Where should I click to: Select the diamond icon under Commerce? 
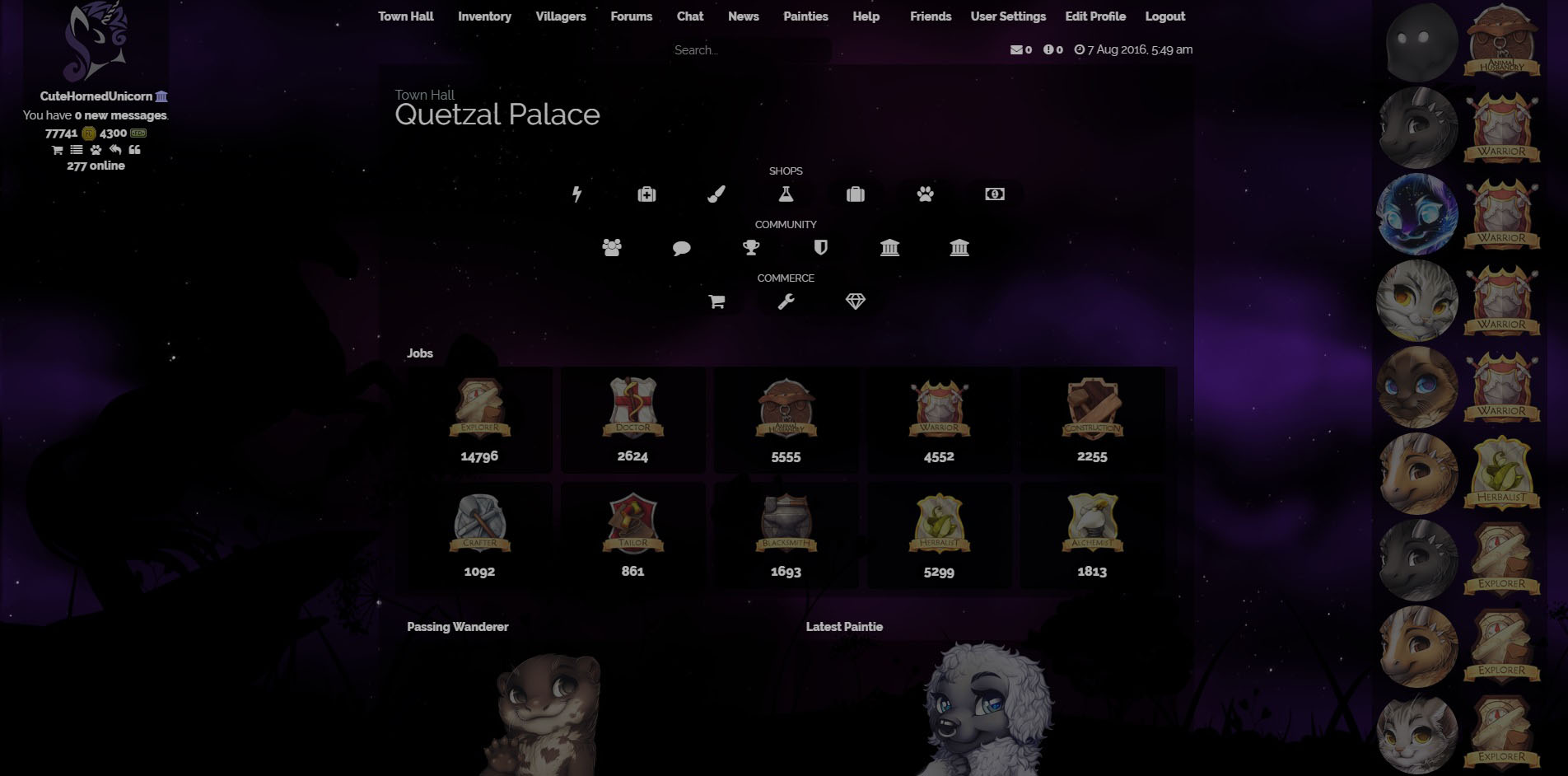tap(856, 302)
